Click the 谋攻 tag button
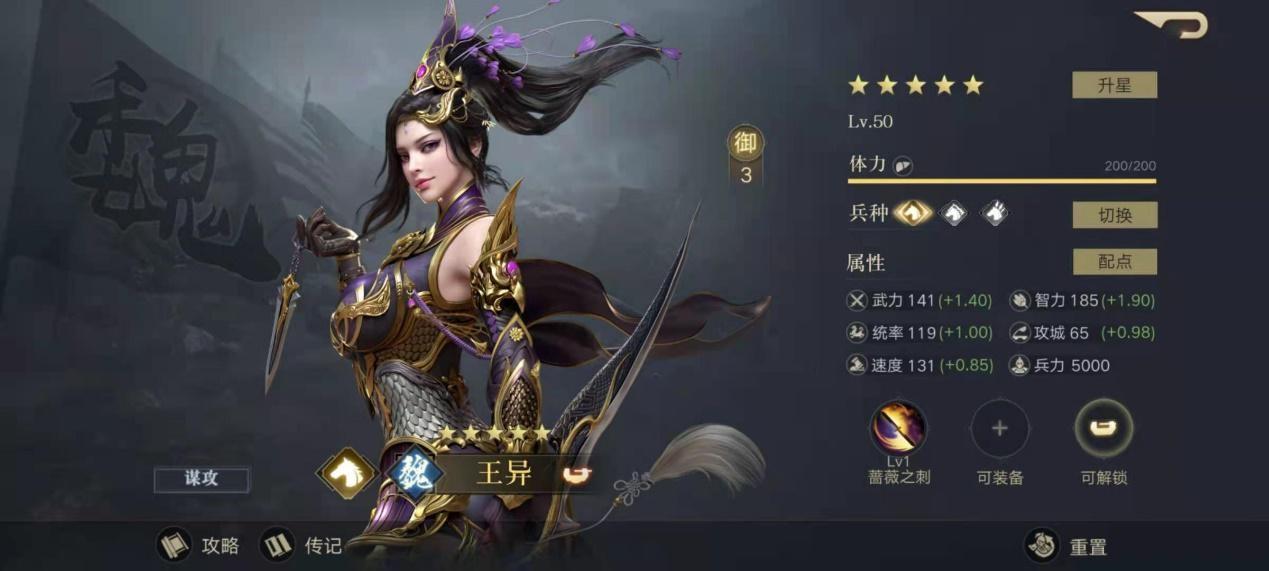The height and width of the screenshot is (571, 1269). [201, 478]
